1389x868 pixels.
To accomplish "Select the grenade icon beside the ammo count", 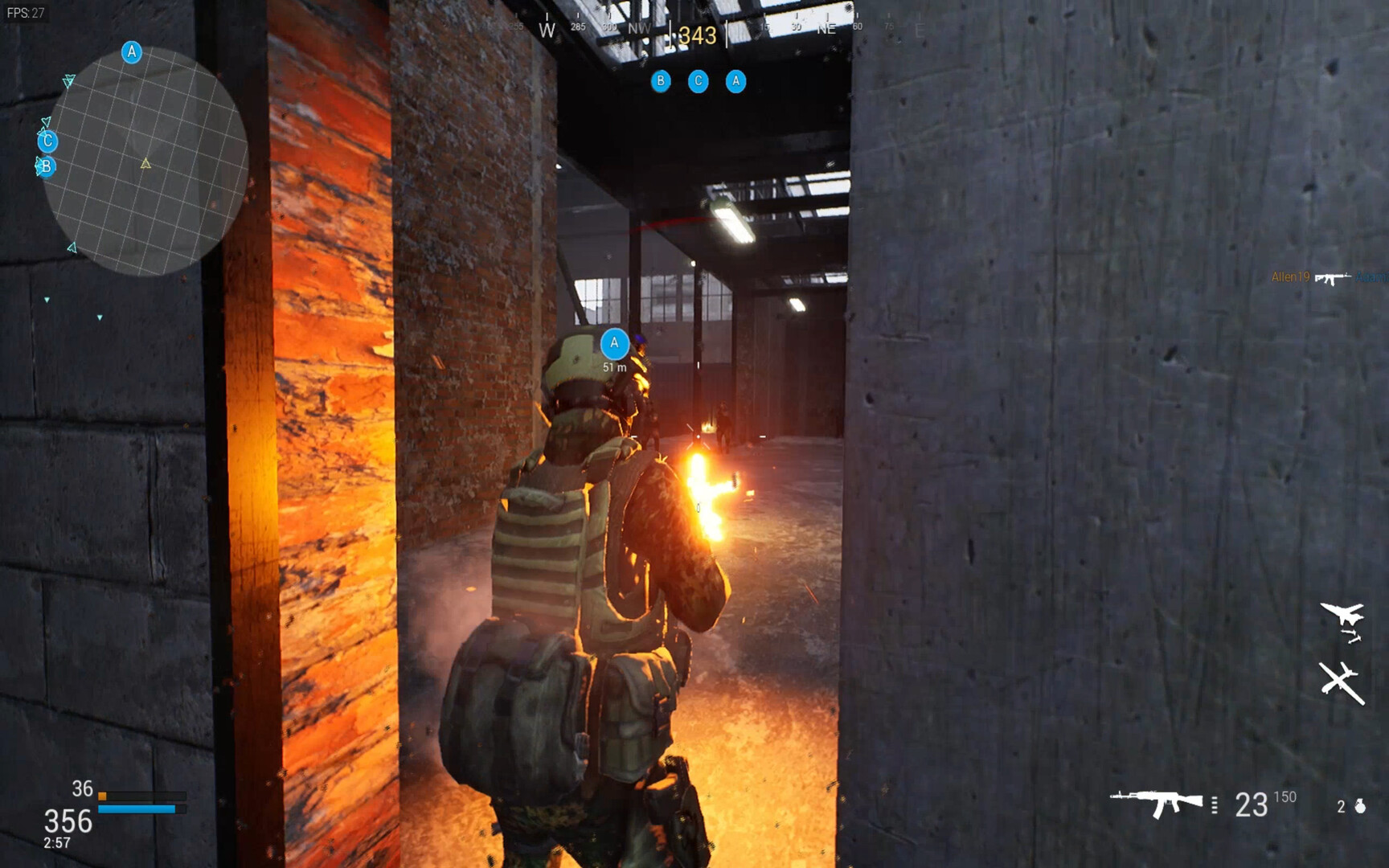I will (x=1360, y=805).
